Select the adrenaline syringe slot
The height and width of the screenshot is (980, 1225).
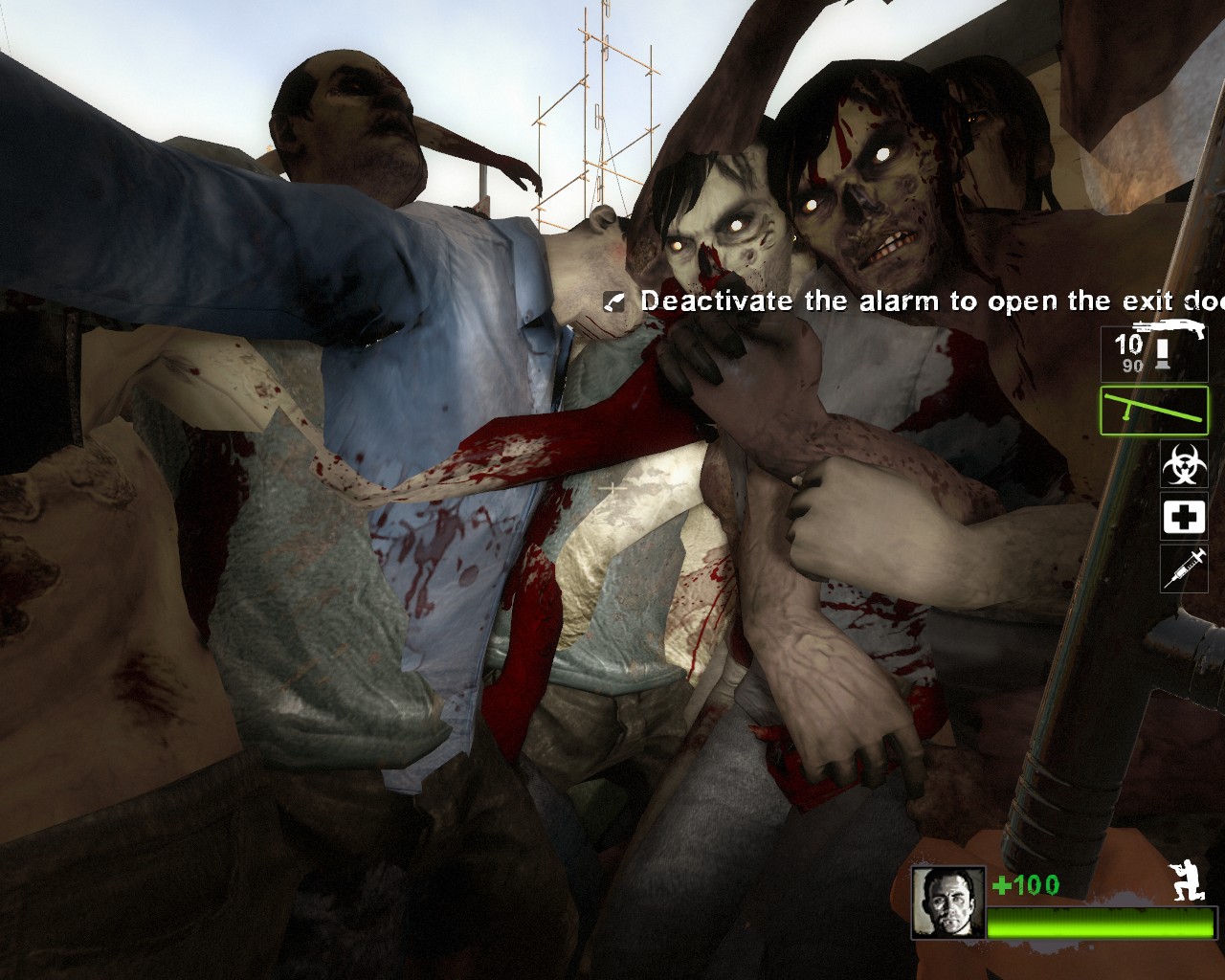[x=1184, y=568]
